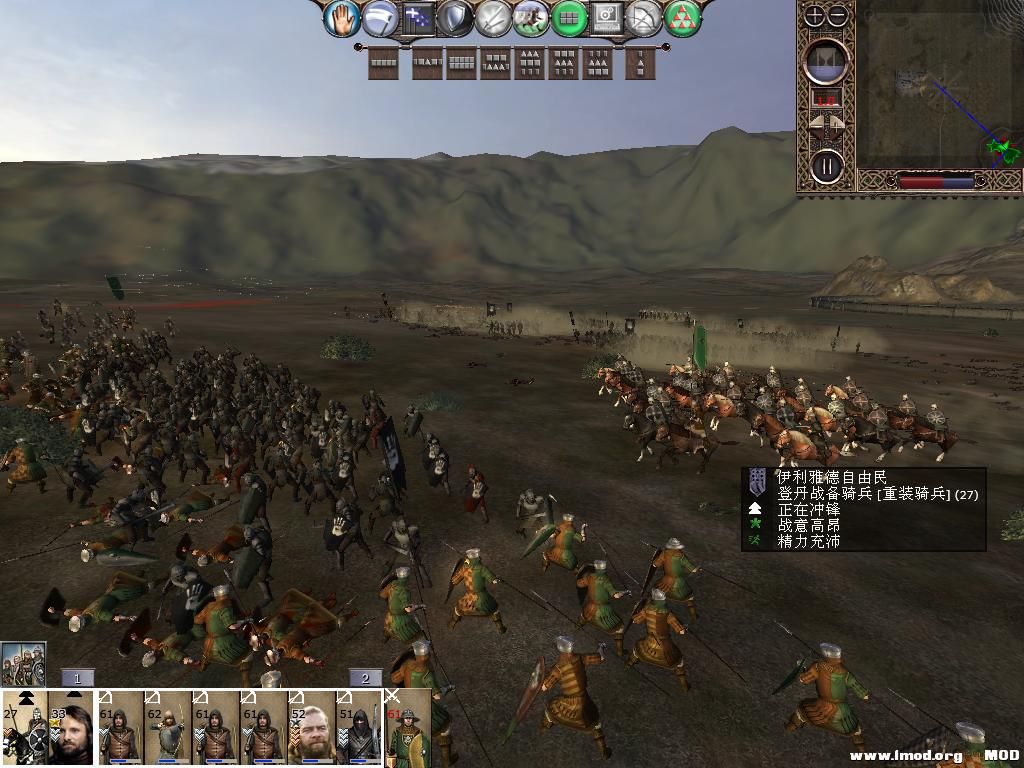
Task: Choose the single column group formation banner
Action: coord(640,63)
